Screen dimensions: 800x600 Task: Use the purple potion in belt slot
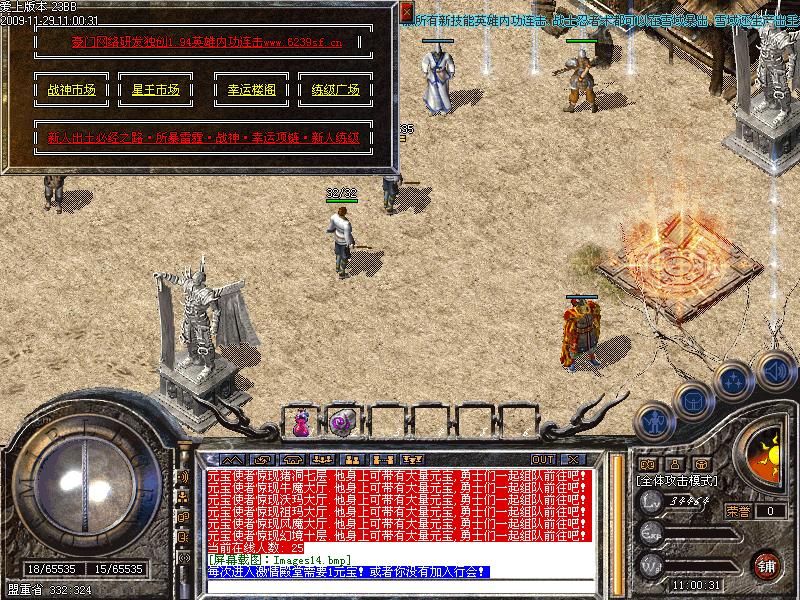click(301, 423)
